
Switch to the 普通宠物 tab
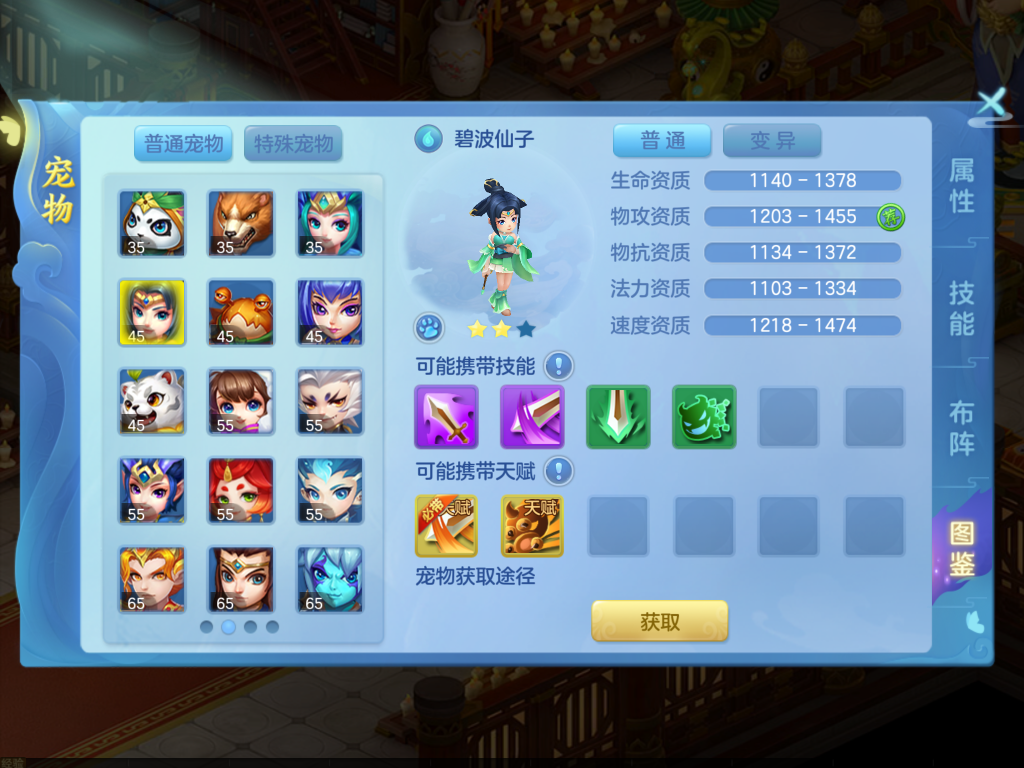[184, 143]
